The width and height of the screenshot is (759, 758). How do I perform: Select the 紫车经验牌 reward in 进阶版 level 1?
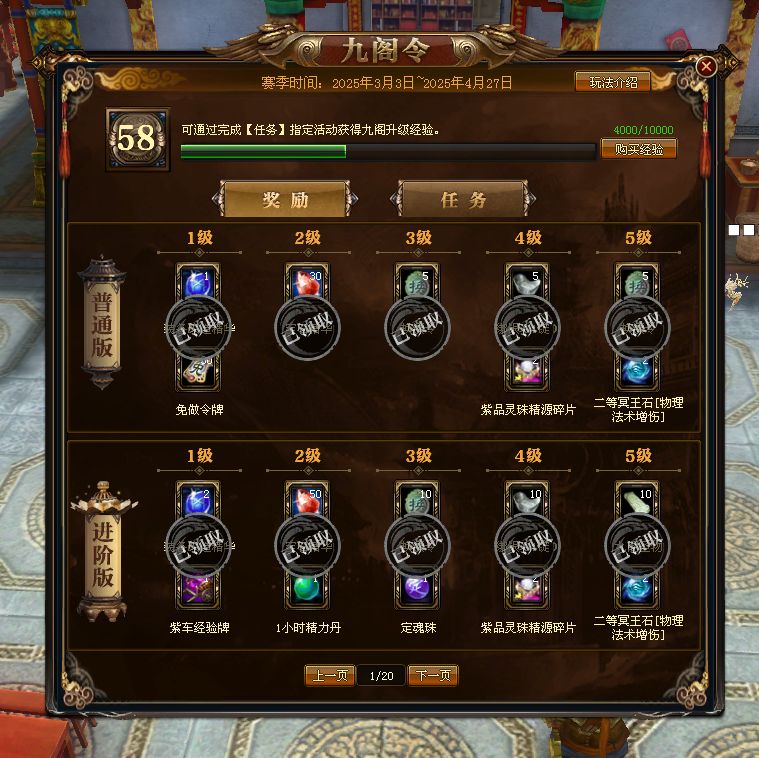pyautogui.click(x=197, y=588)
